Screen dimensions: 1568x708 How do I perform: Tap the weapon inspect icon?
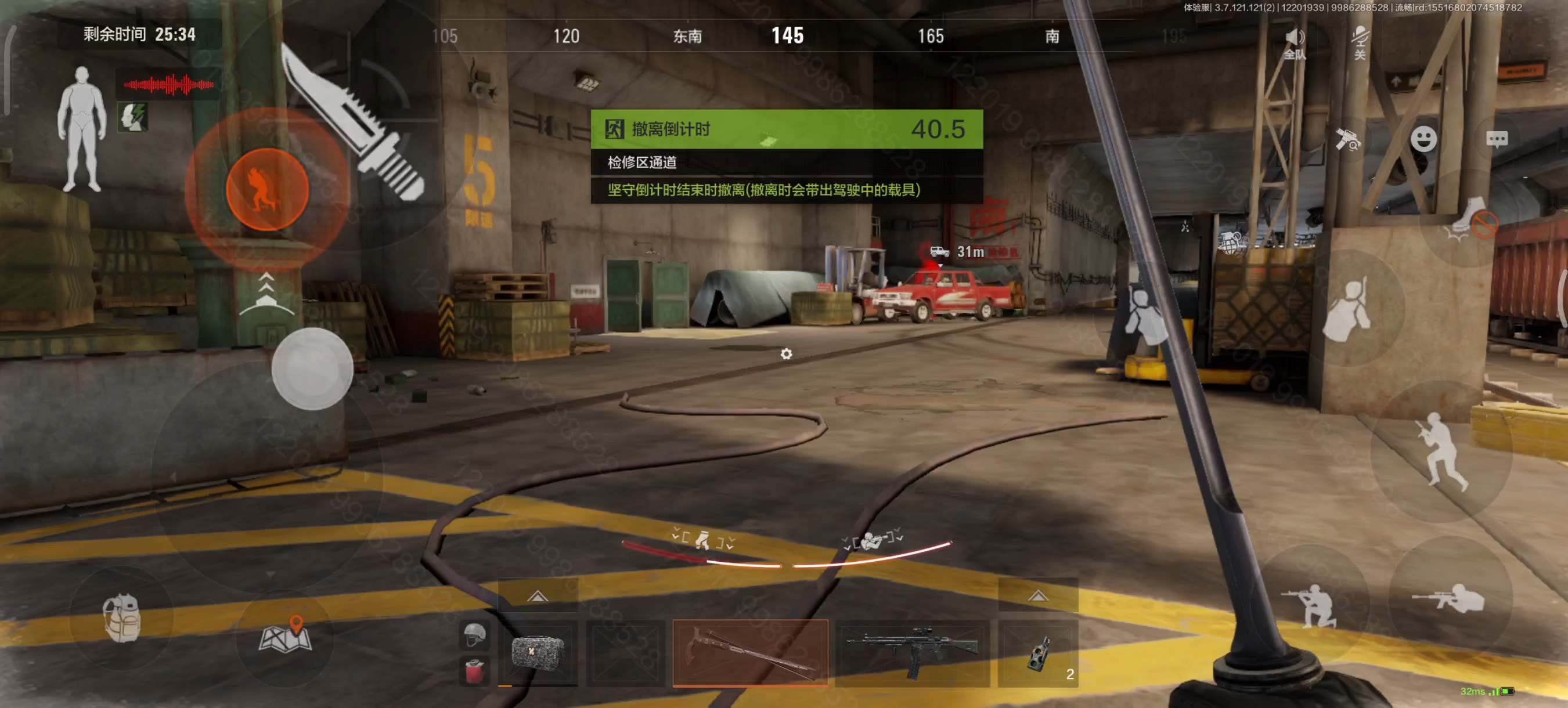[1347, 139]
